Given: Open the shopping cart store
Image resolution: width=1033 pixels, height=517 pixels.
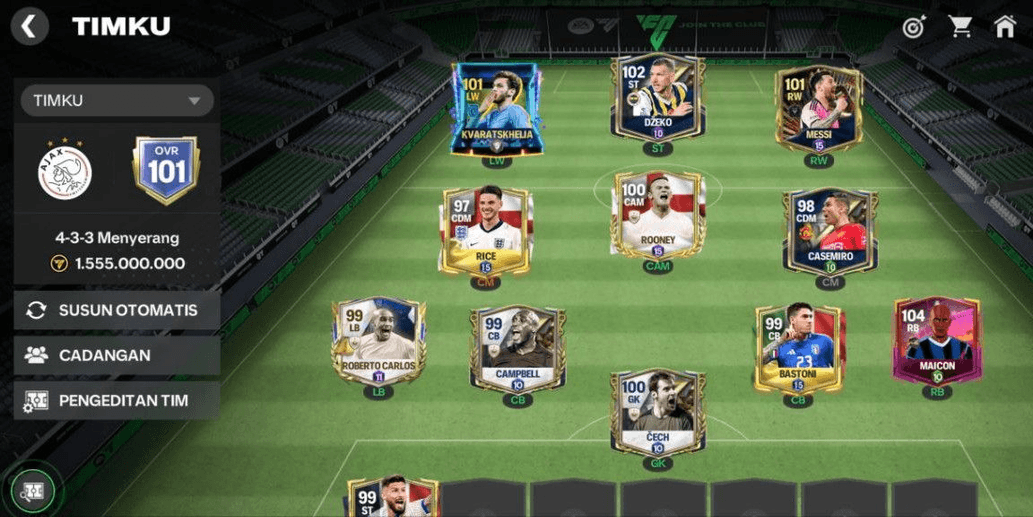Looking at the screenshot, I should [x=960, y=27].
